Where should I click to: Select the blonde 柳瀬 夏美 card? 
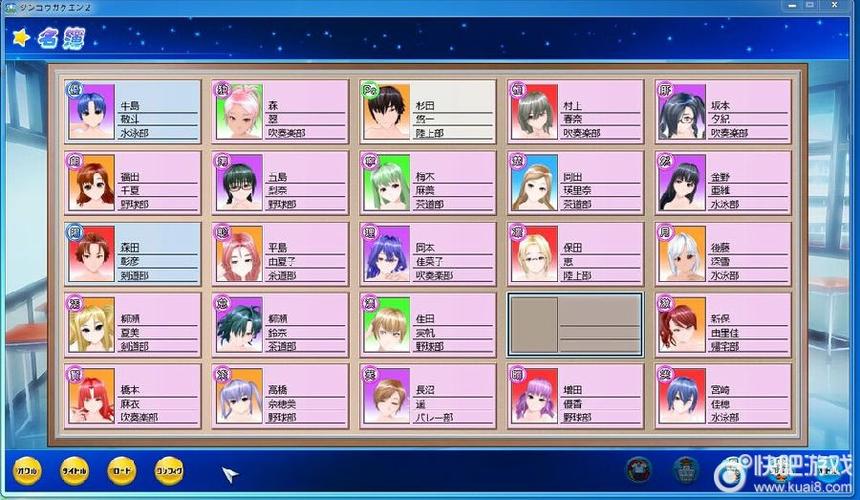click(x=134, y=324)
